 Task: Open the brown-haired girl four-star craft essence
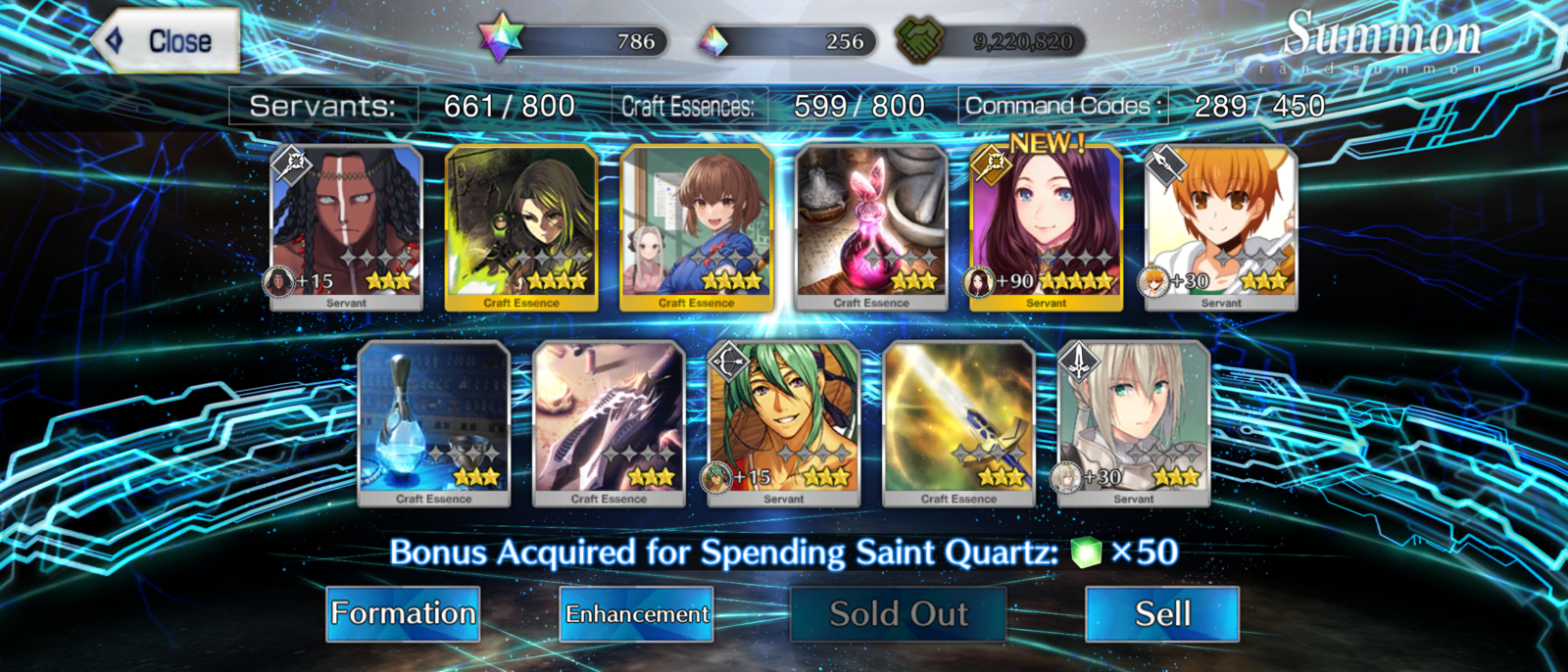pos(697,228)
